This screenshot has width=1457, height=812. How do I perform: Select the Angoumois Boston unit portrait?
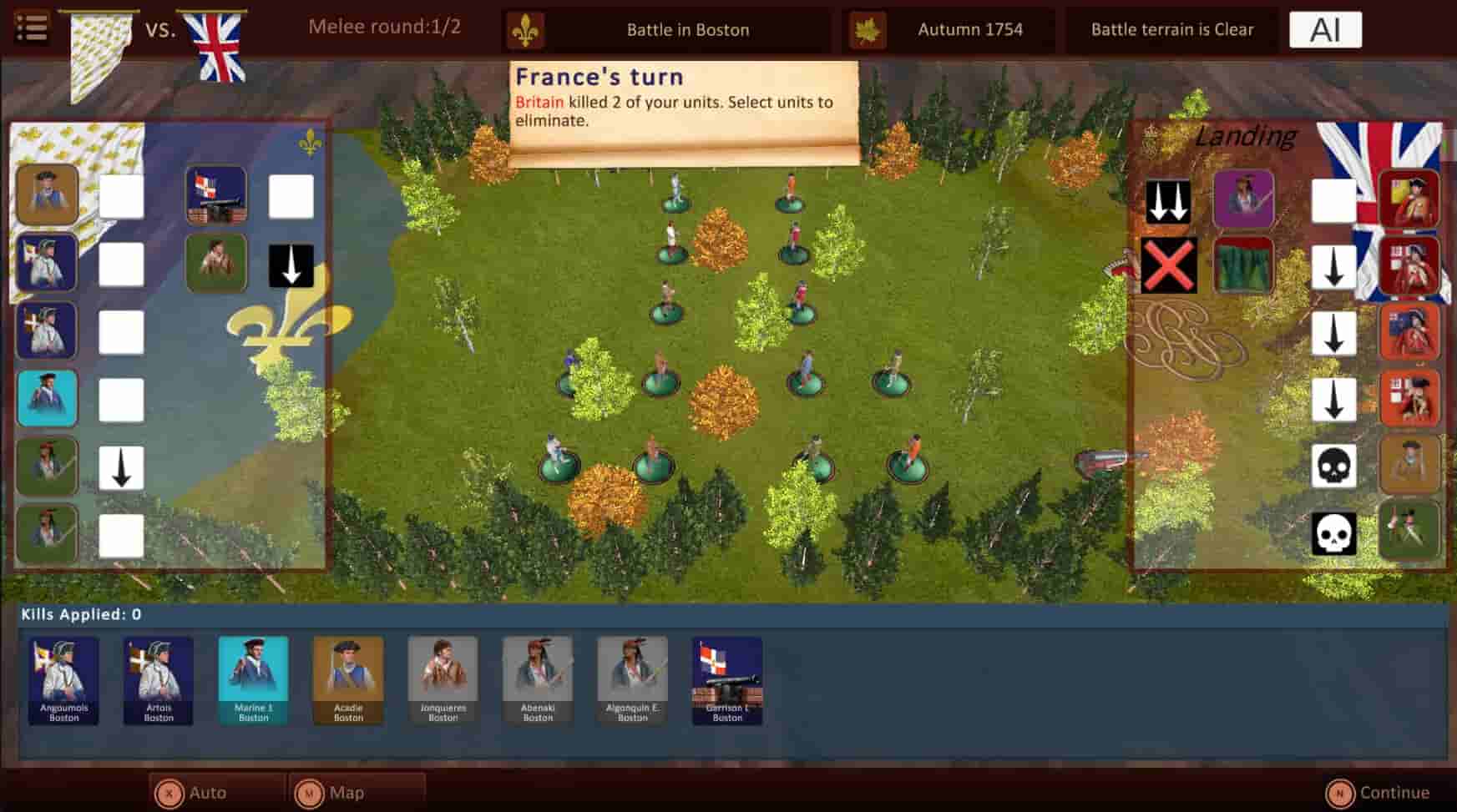63,680
